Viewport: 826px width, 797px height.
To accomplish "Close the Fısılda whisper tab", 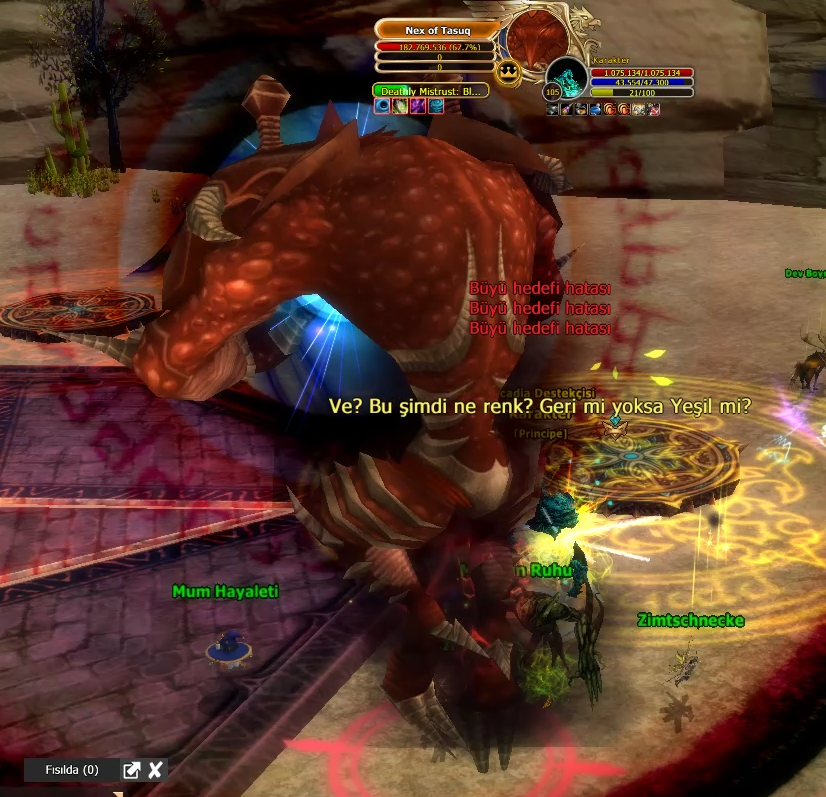I will [x=155, y=770].
